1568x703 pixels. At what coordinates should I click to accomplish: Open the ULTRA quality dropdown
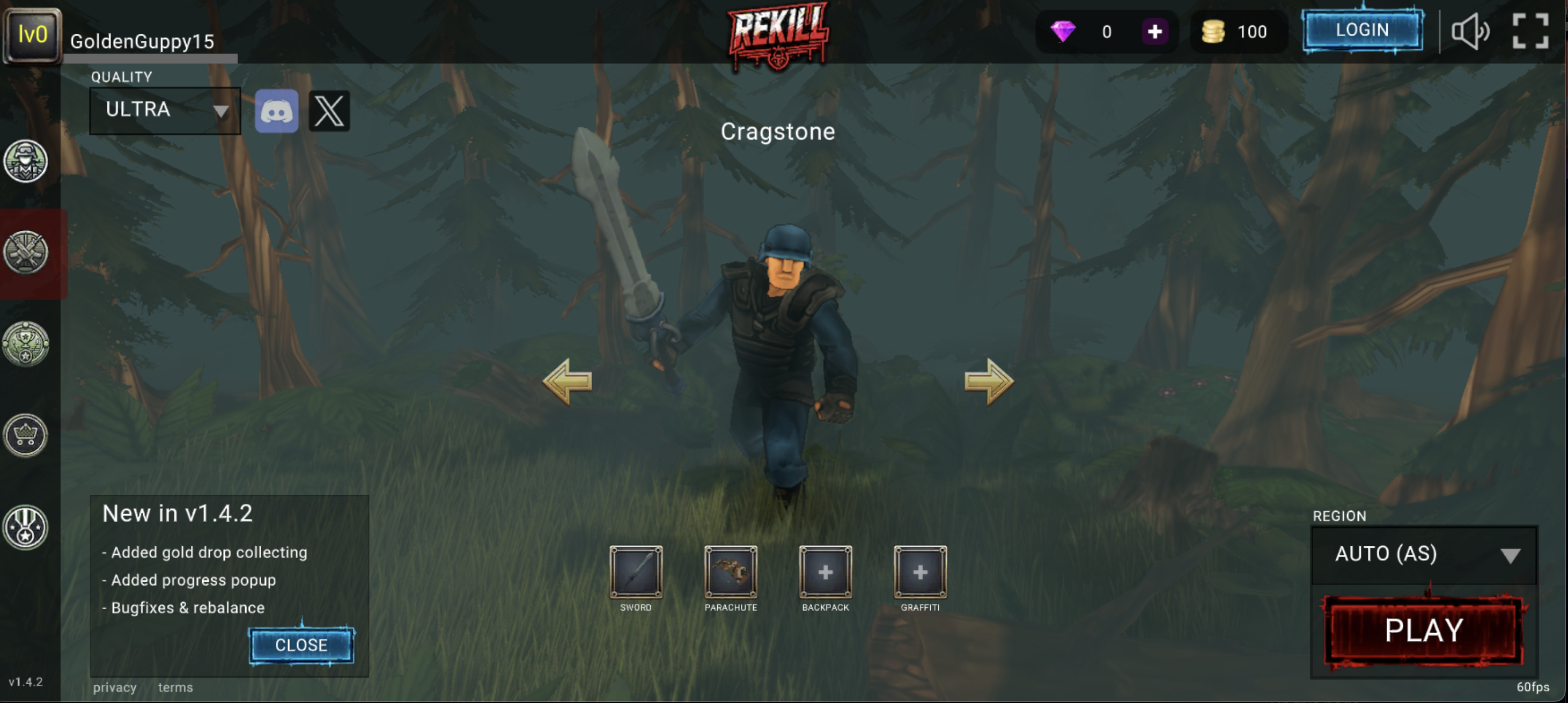tap(165, 110)
